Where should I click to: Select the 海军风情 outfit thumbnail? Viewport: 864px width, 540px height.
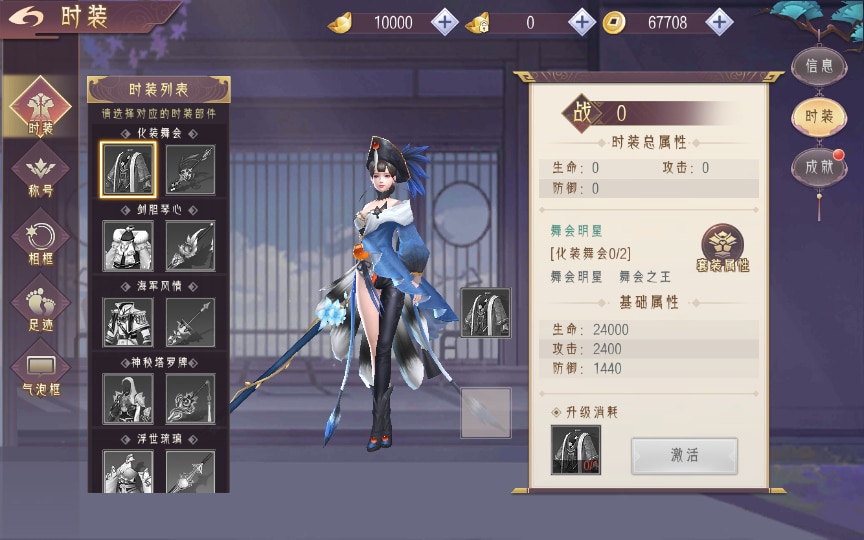[x=128, y=322]
